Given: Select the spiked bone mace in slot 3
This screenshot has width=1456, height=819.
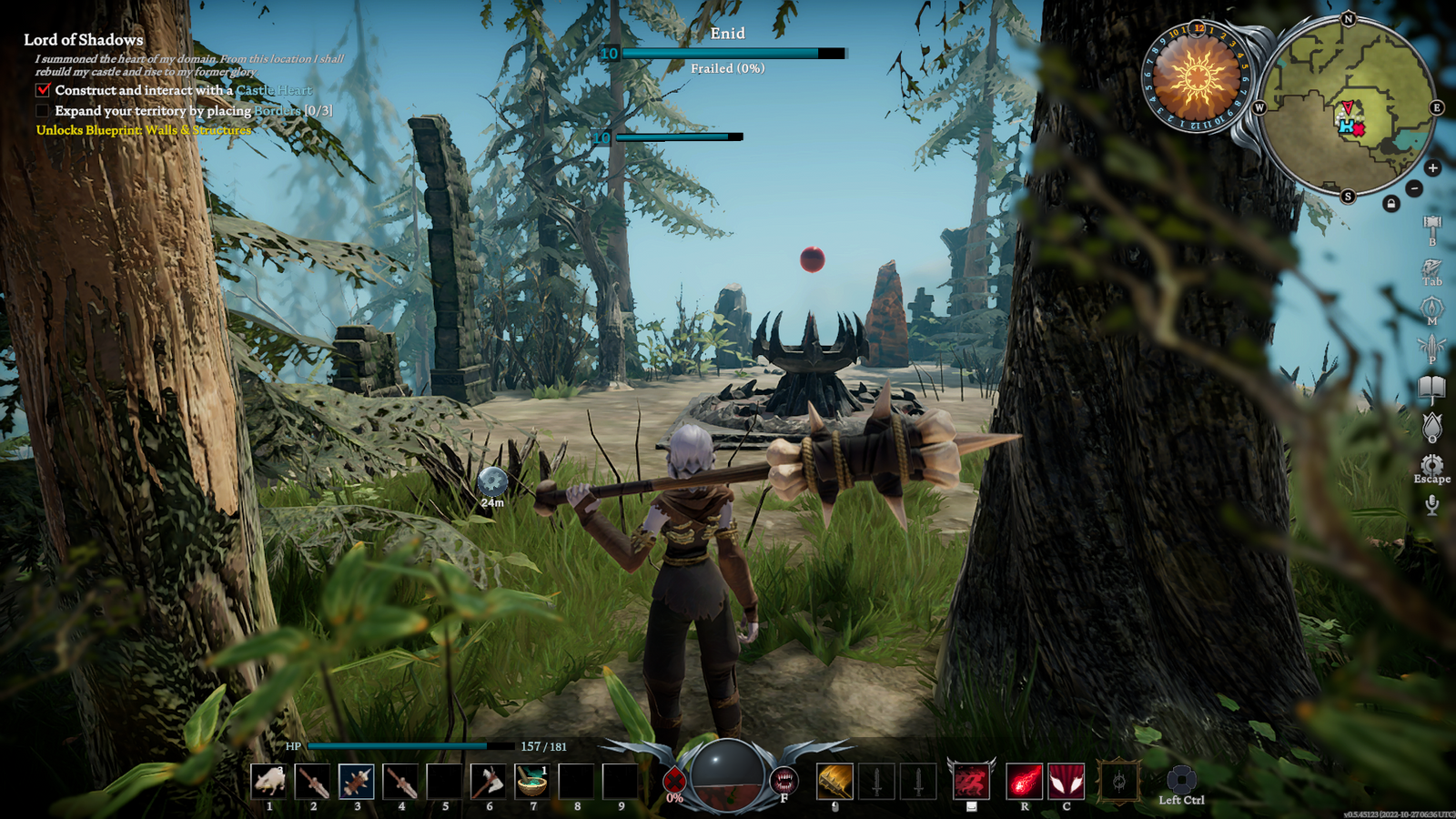Looking at the screenshot, I should (357, 781).
